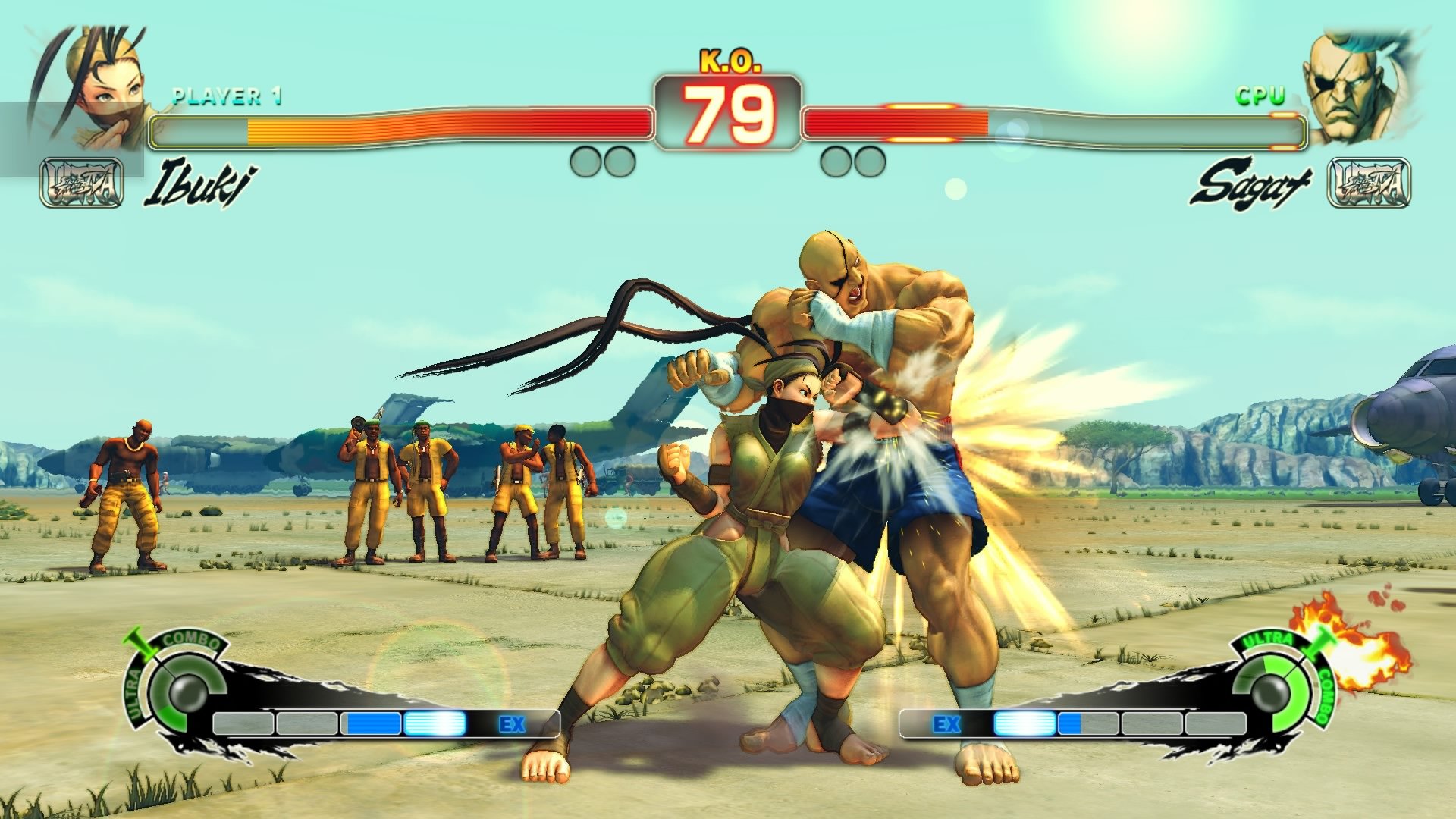Viewport: 1456px width, 819px height.
Task: Select the Ultra edition emblem beside Sagat's name
Action: pyautogui.click(x=1369, y=183)
